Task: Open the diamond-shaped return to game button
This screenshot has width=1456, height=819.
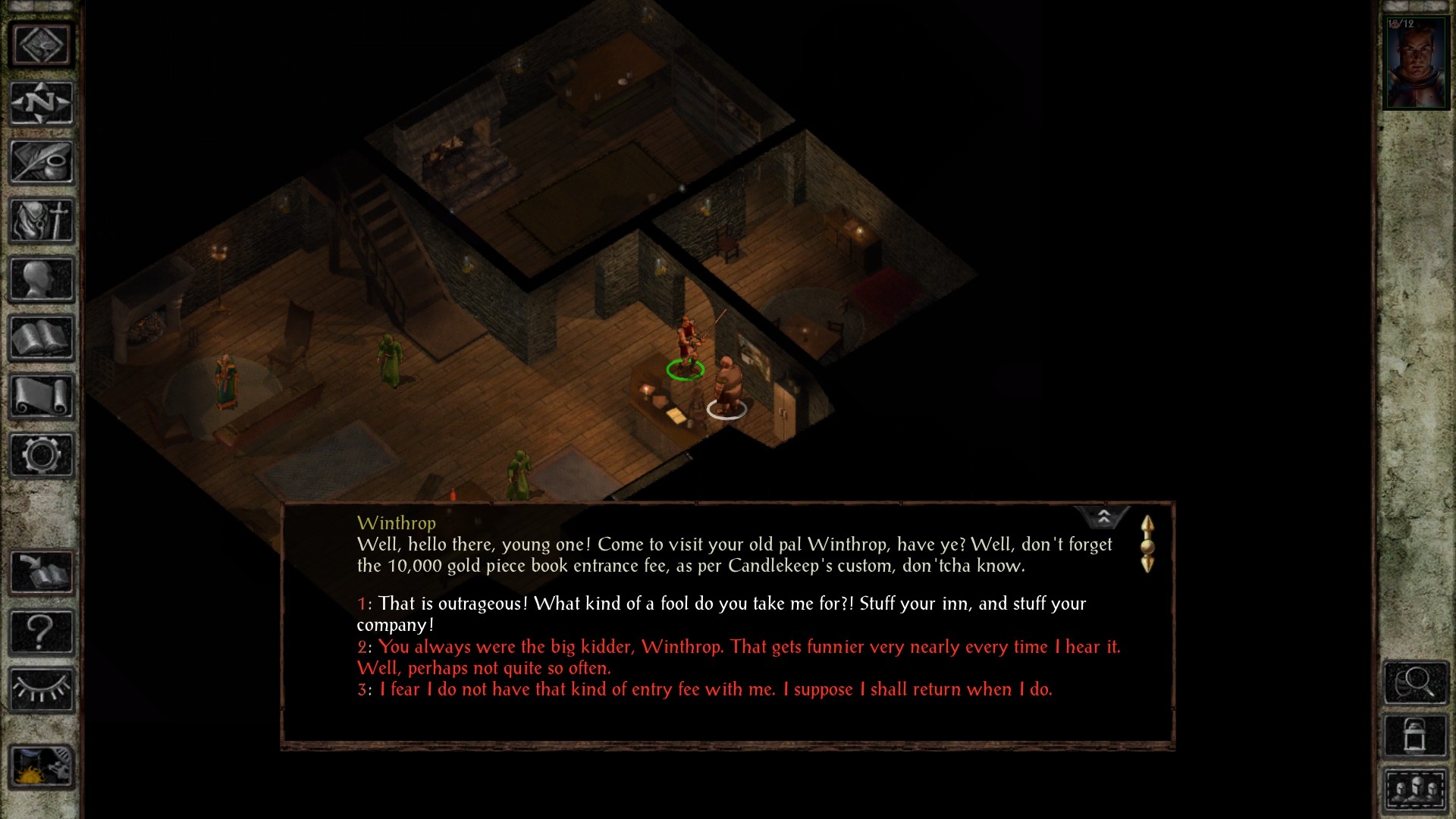Action: point(41,45)
